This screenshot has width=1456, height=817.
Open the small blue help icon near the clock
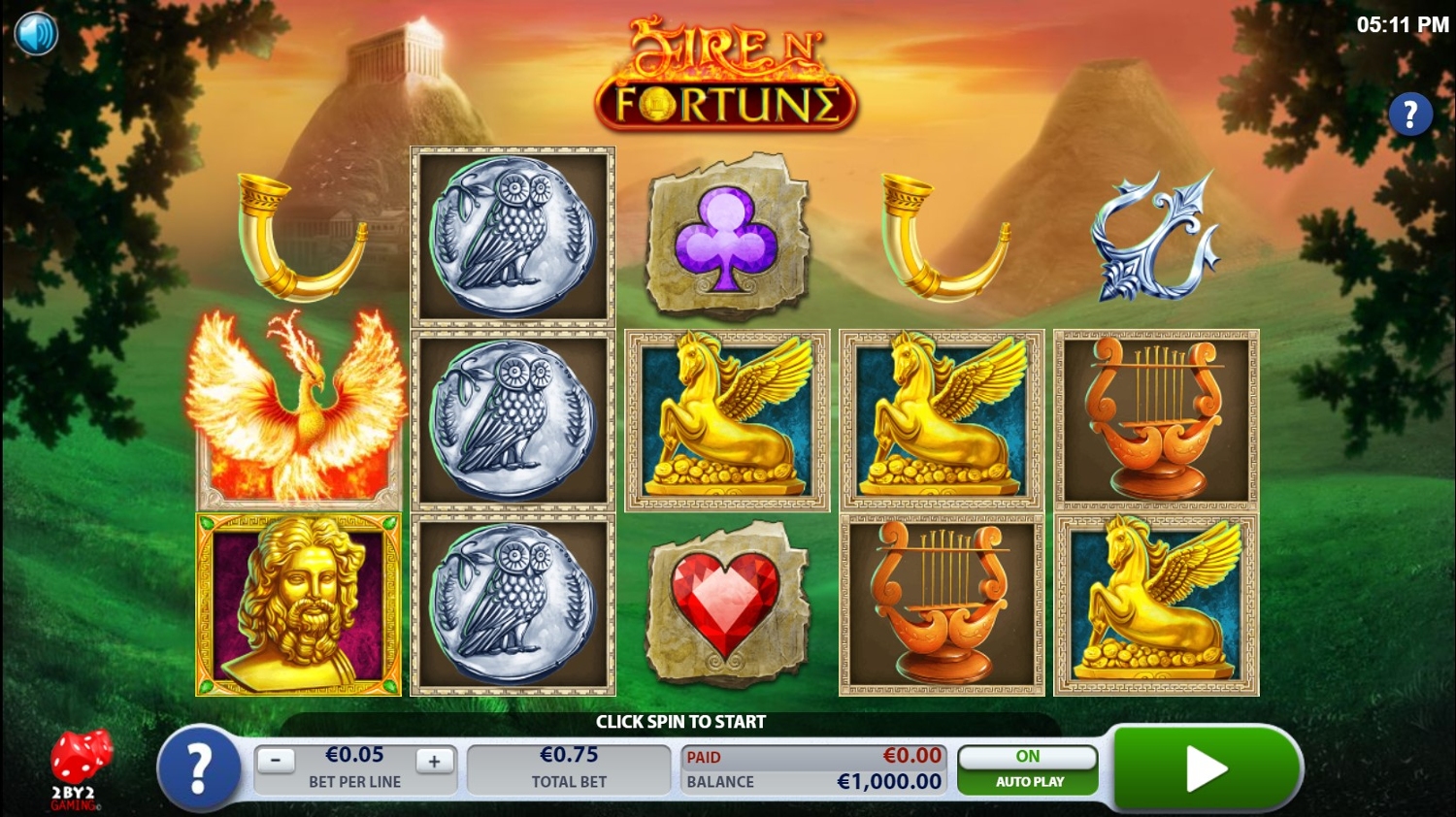1409,114
